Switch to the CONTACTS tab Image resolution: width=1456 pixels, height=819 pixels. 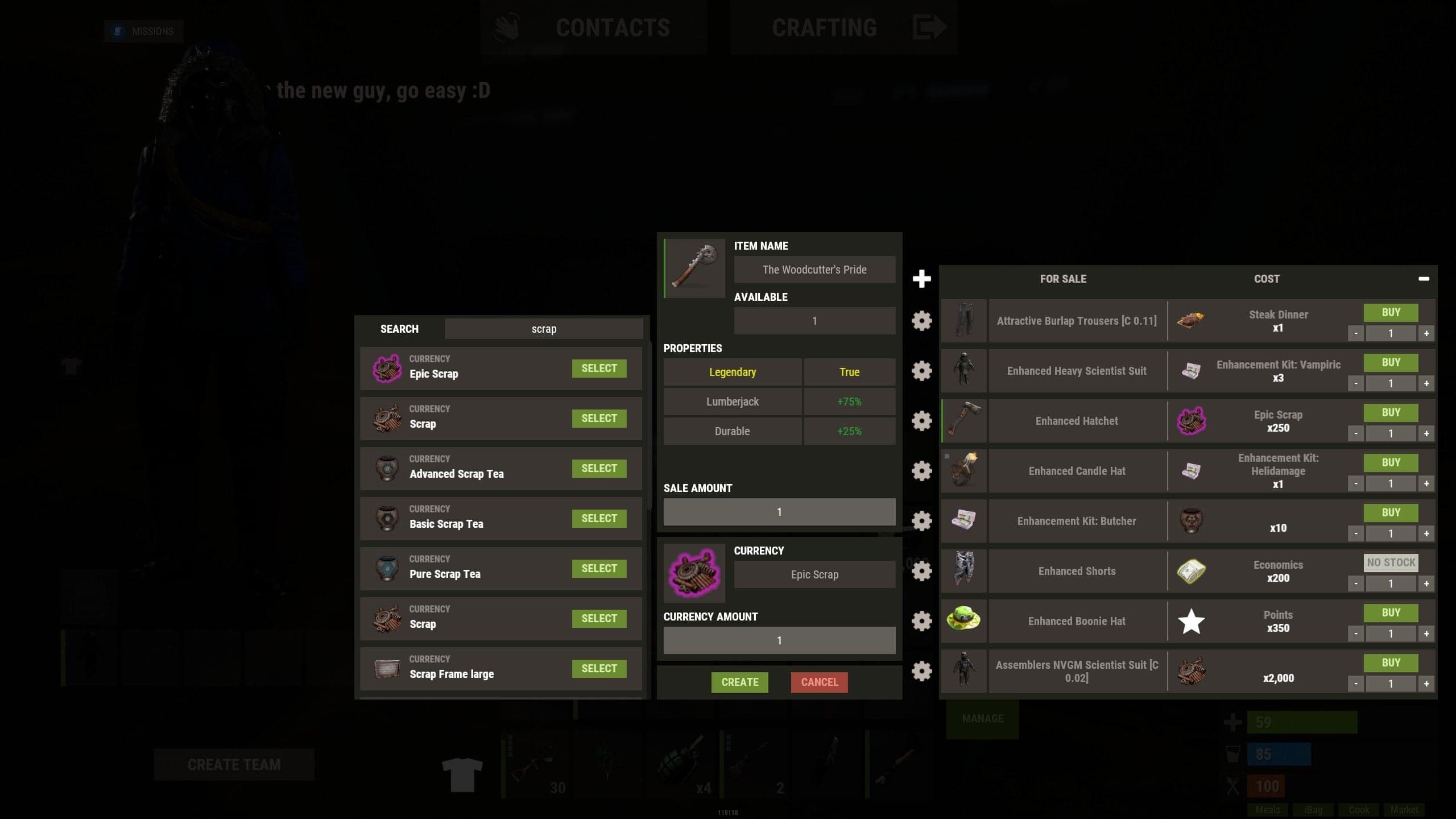point(613,28)
